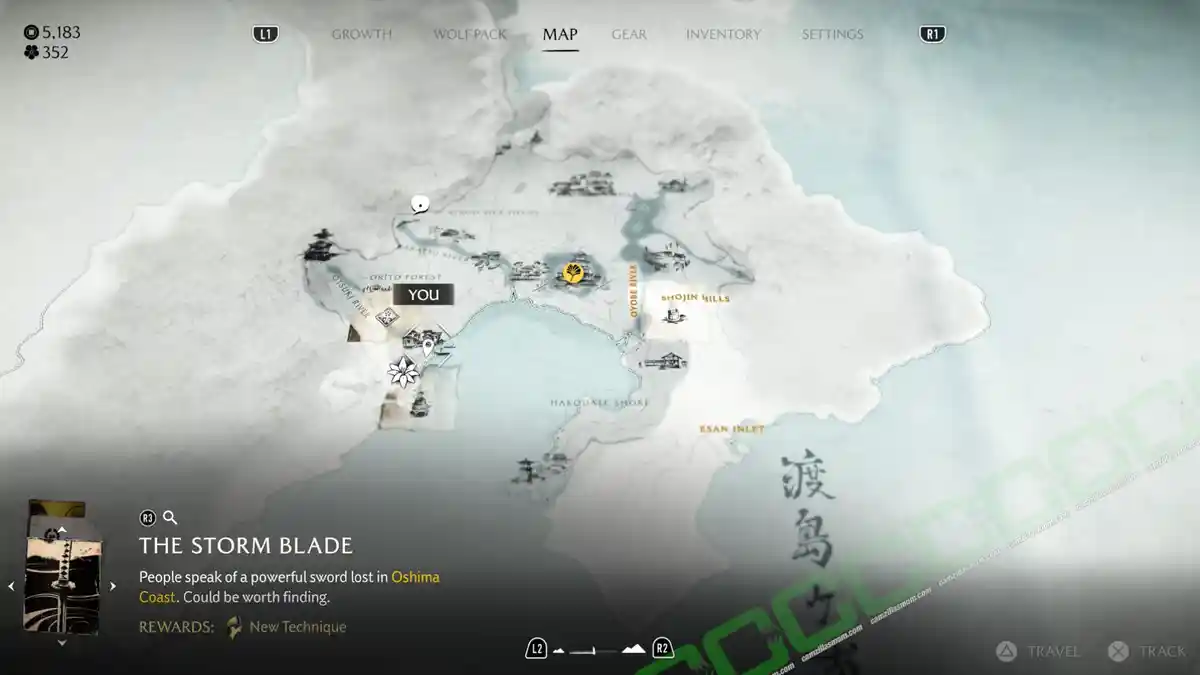Click the up arrow above the quest card

coord(62,529)
